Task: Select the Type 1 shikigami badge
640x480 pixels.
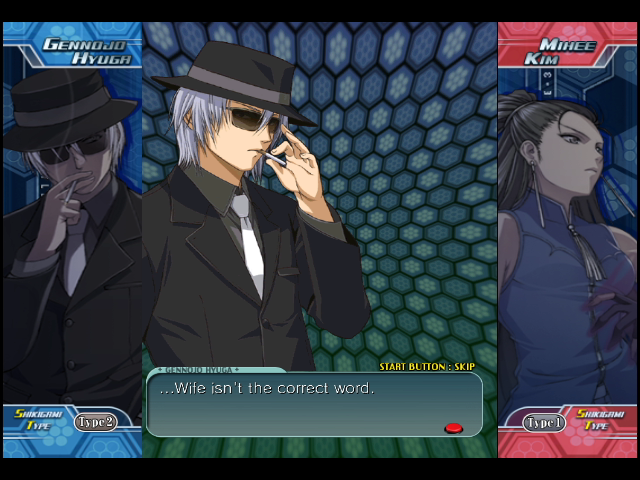Action: [544, 422]
